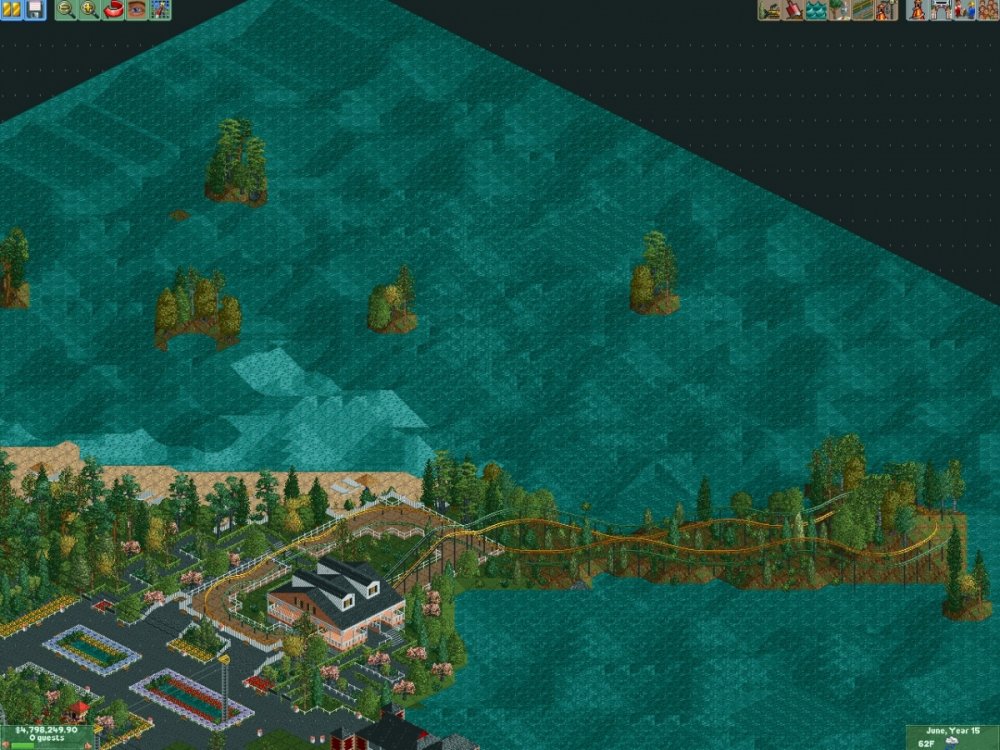1000x750 pixels.
Task: Open the park entrance information window
Action: point(941,10)
